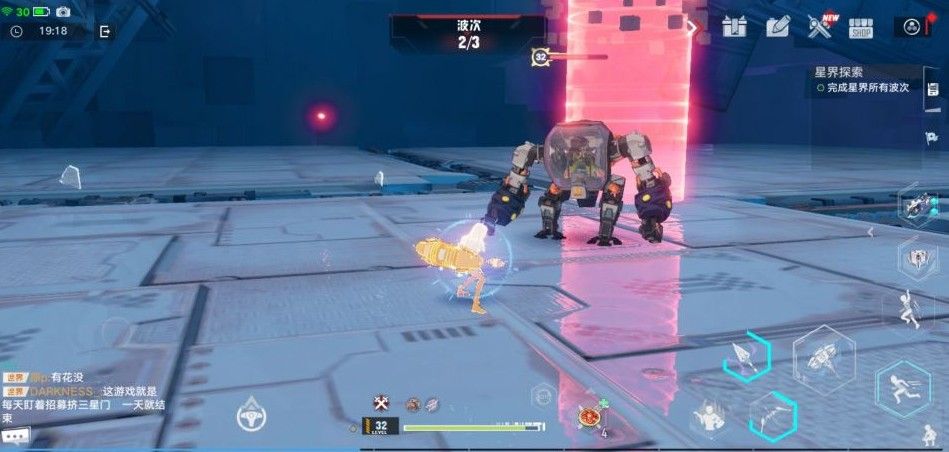Click the exit door icon beside the clock
Screen dimensions: 949x452
pos(105,31)
